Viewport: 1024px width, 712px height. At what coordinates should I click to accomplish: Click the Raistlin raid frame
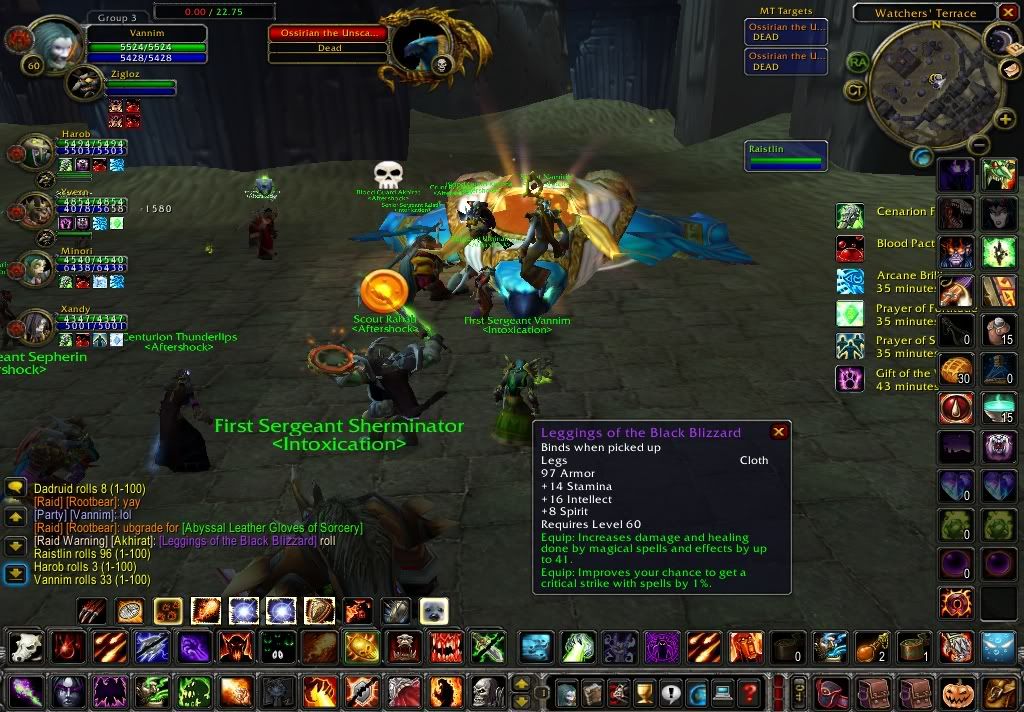(787, 154)
